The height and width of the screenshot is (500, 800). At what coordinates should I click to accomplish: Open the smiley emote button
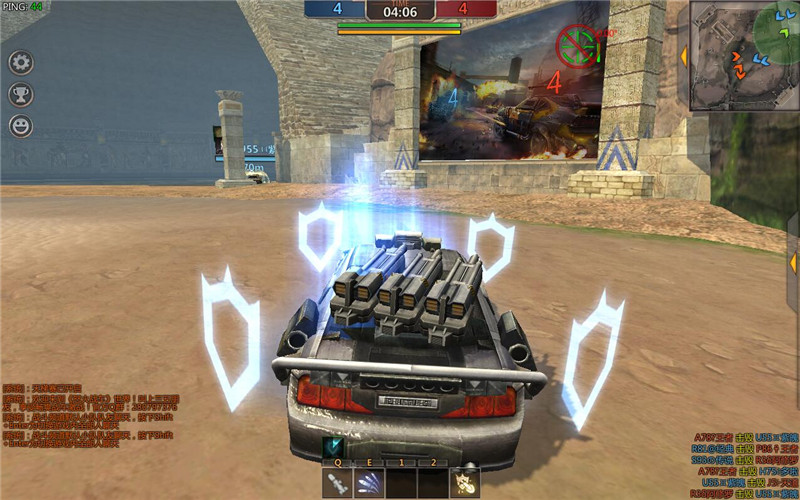click(x=21, y=126)
